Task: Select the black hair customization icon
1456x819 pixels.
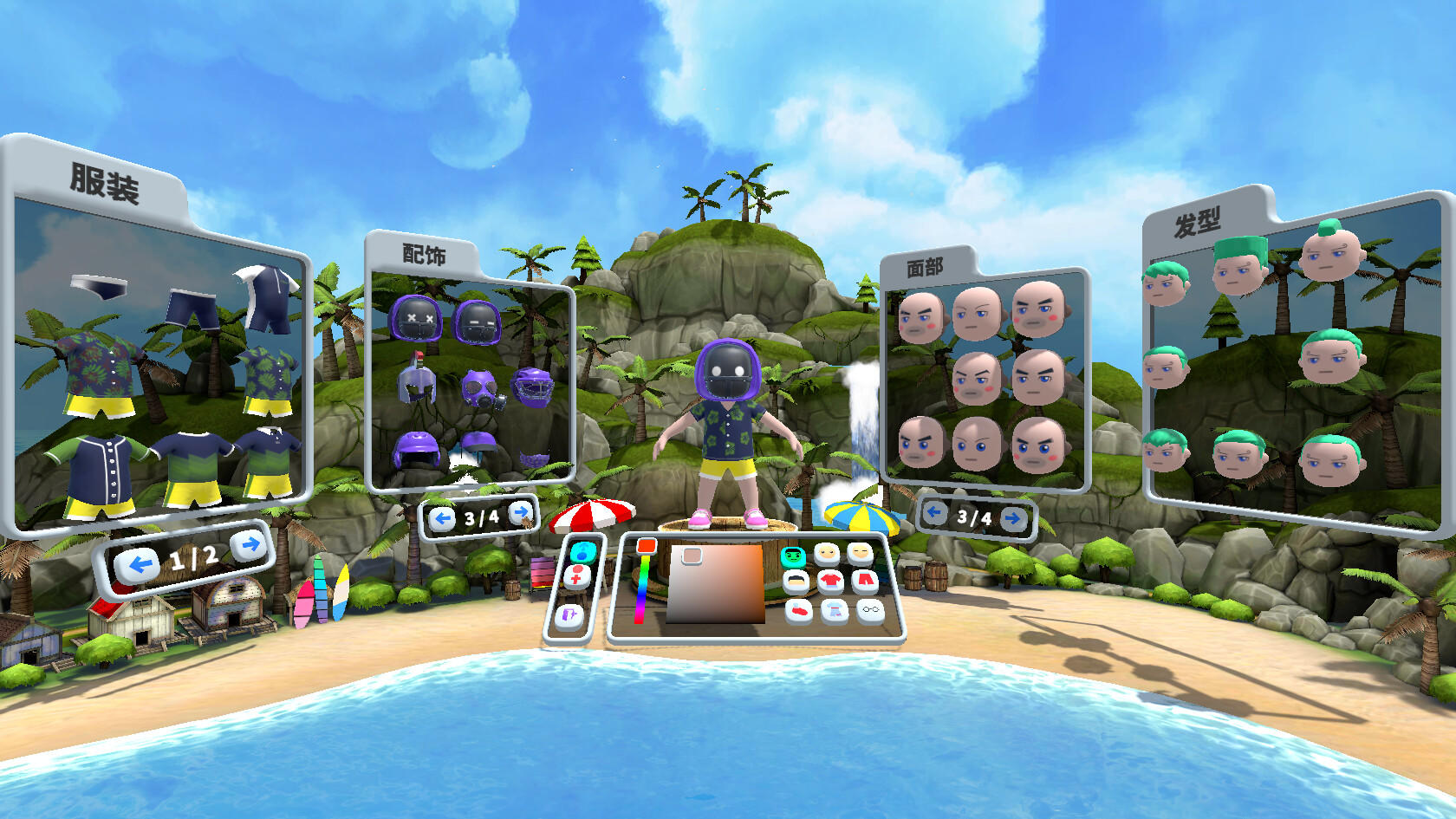Action: [x=797, y=580]
